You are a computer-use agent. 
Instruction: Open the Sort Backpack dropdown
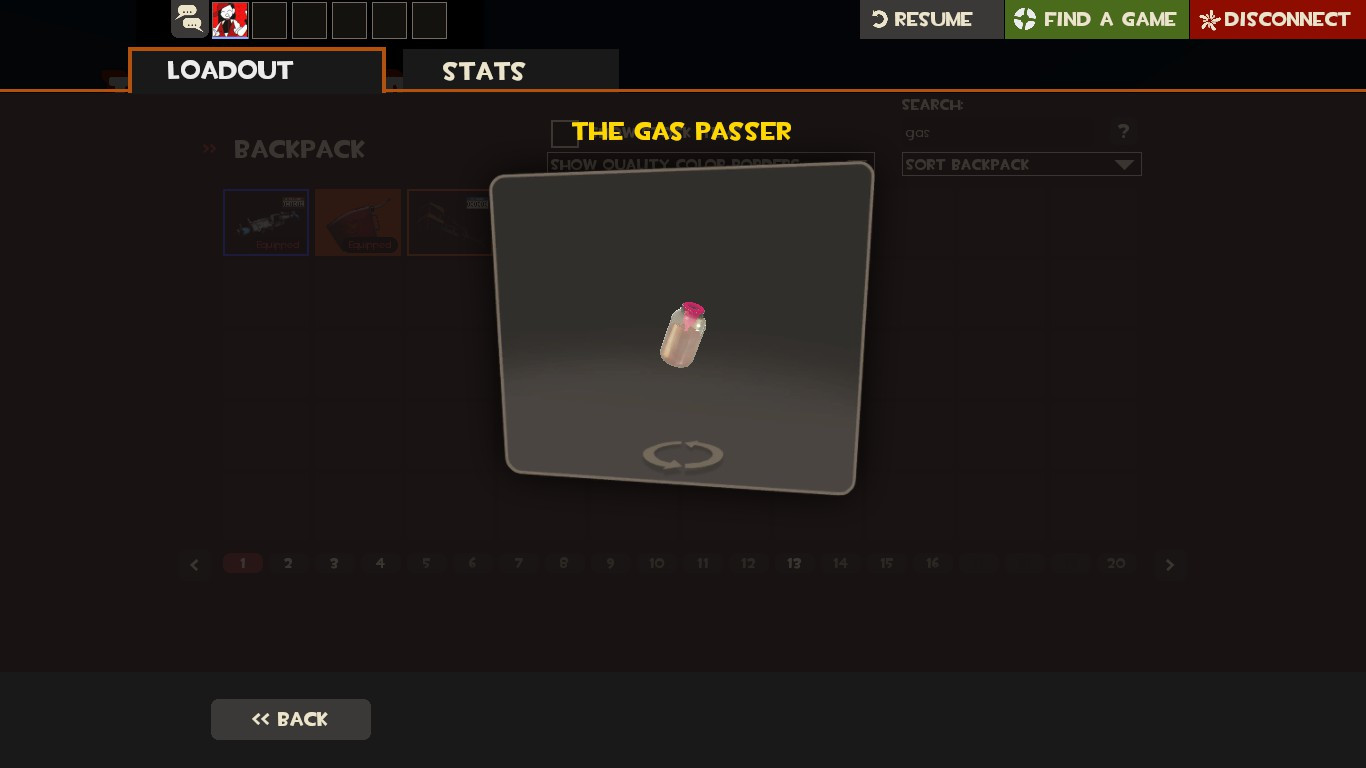click(1021, 164)
